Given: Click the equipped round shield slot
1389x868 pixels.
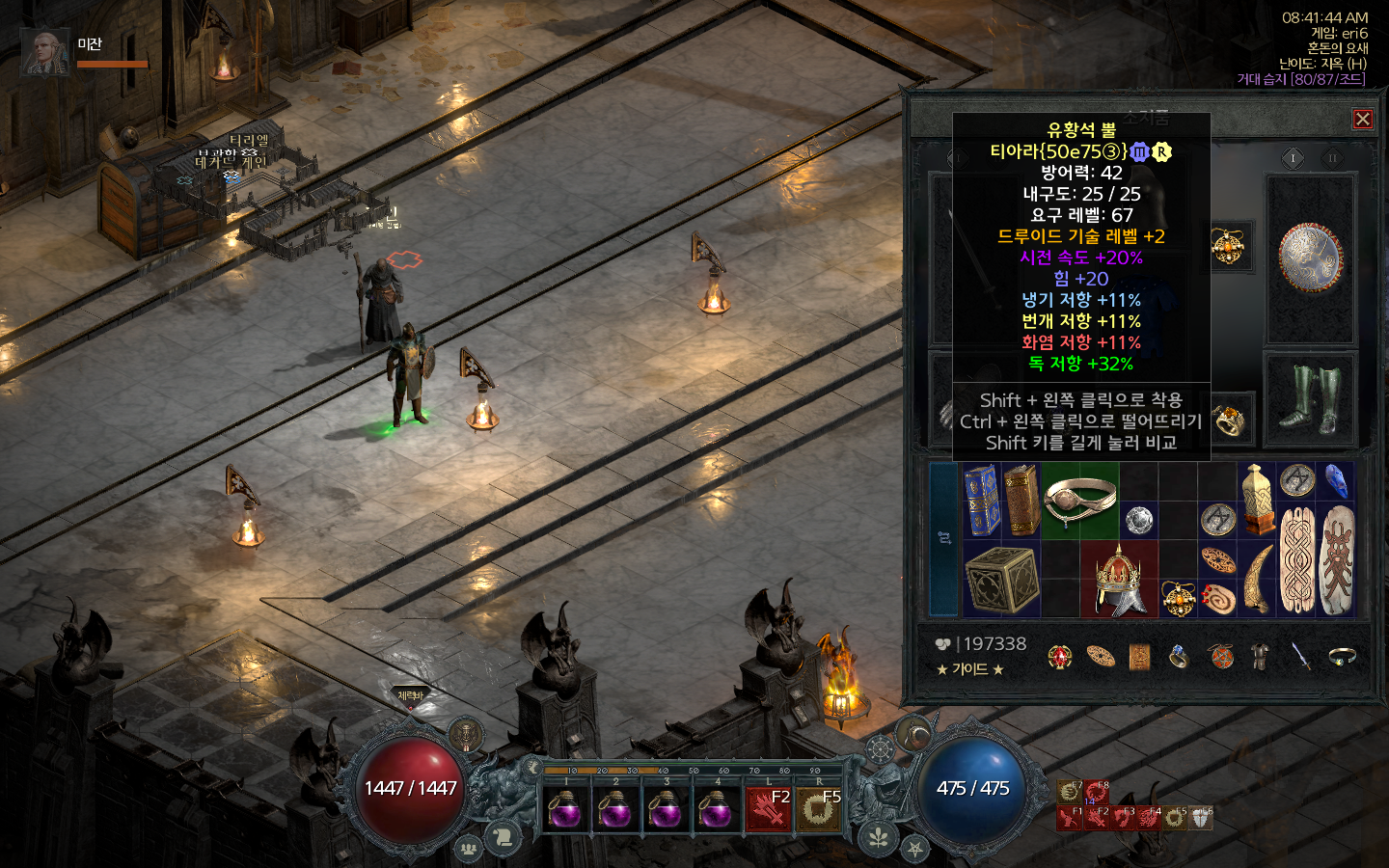Looking at the screenshot, I should coord(1310,258).
